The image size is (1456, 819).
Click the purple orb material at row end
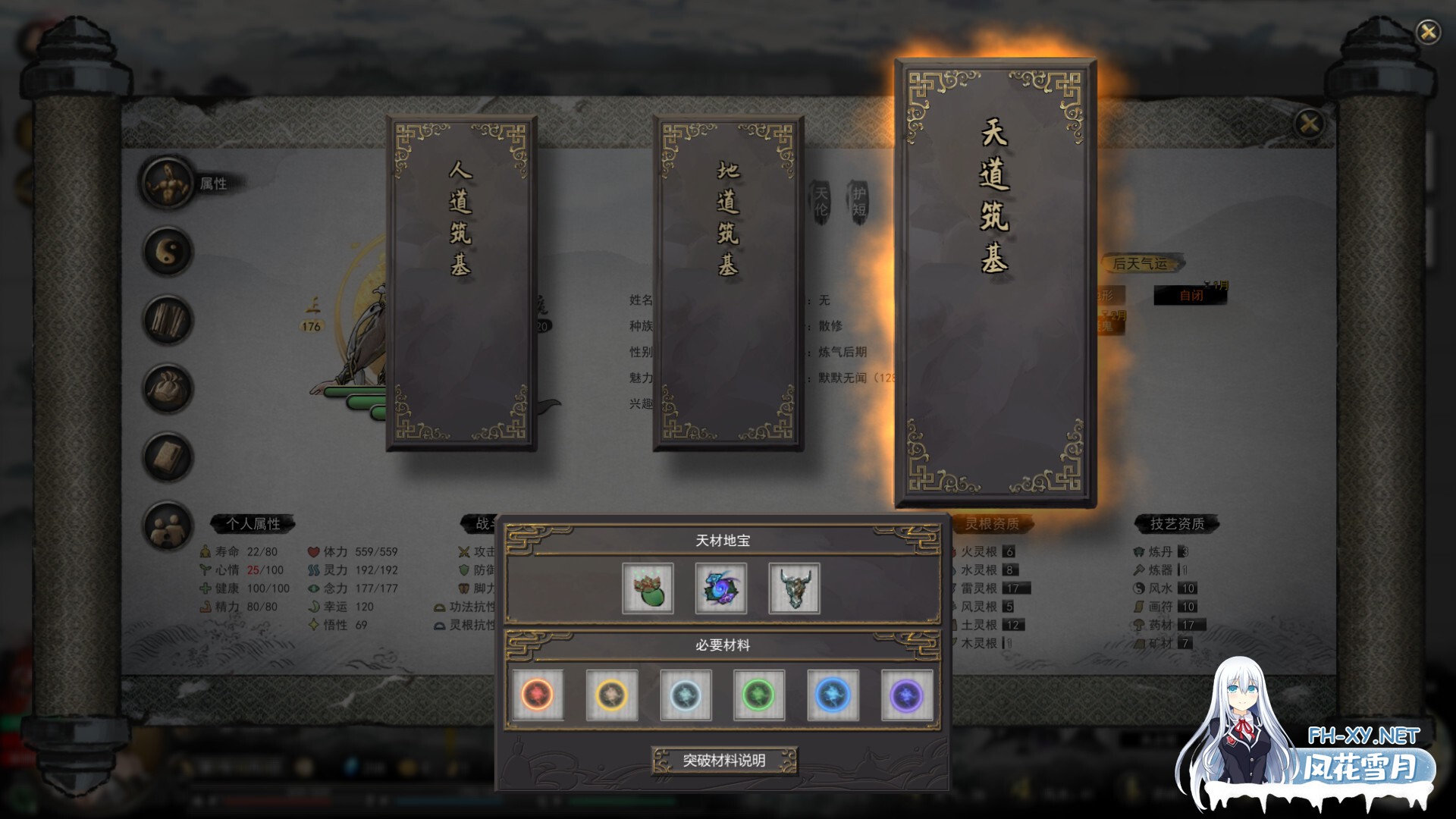coord(908,694)
